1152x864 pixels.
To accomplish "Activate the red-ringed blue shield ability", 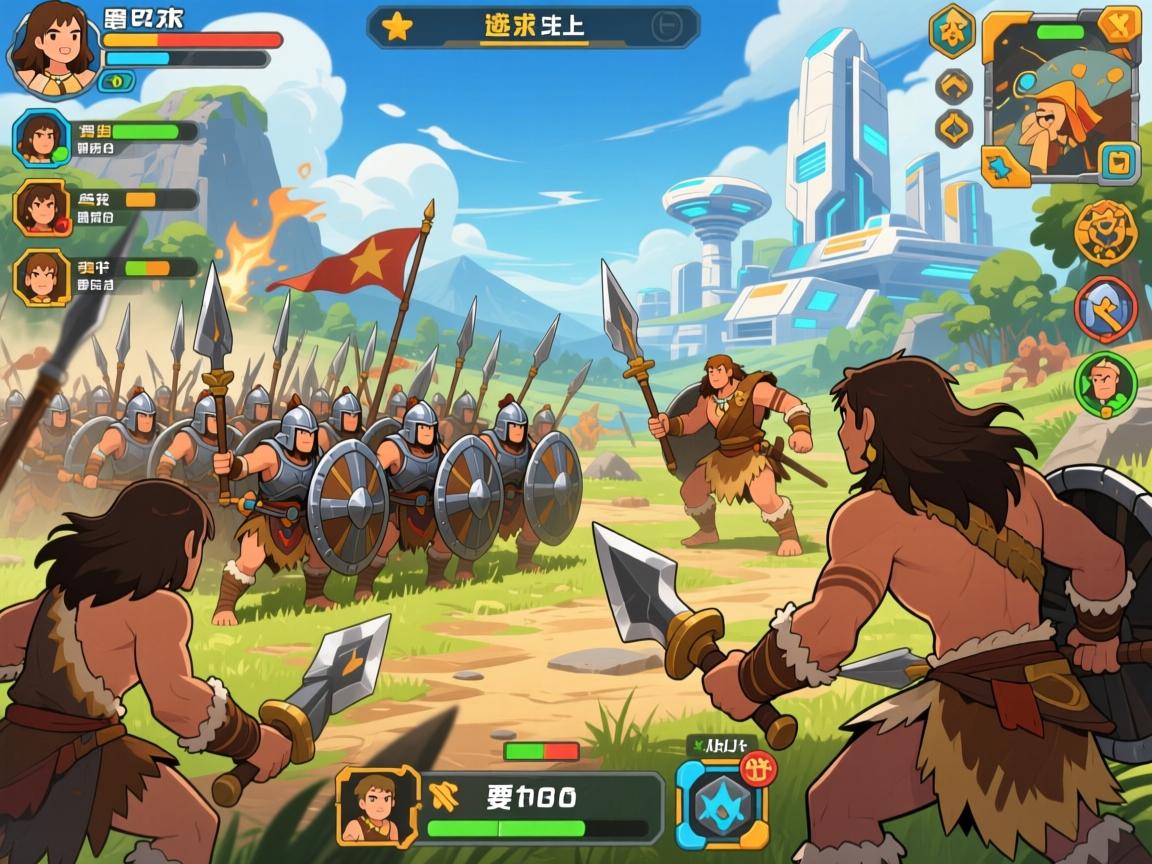I will tap(1105, 309).
